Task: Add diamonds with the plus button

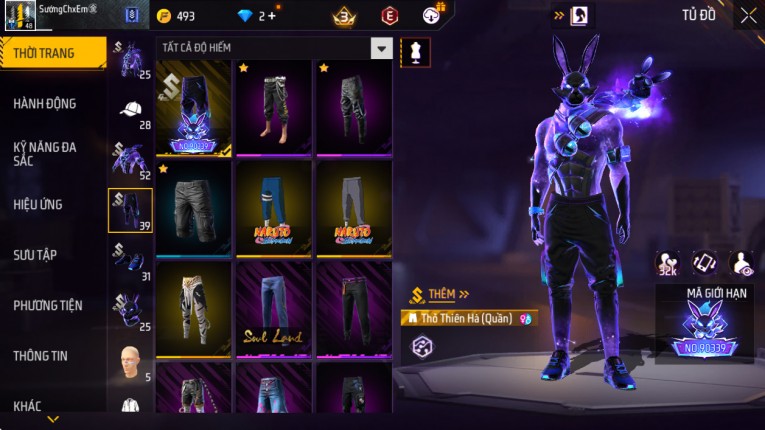Action: tap(272, 16)
